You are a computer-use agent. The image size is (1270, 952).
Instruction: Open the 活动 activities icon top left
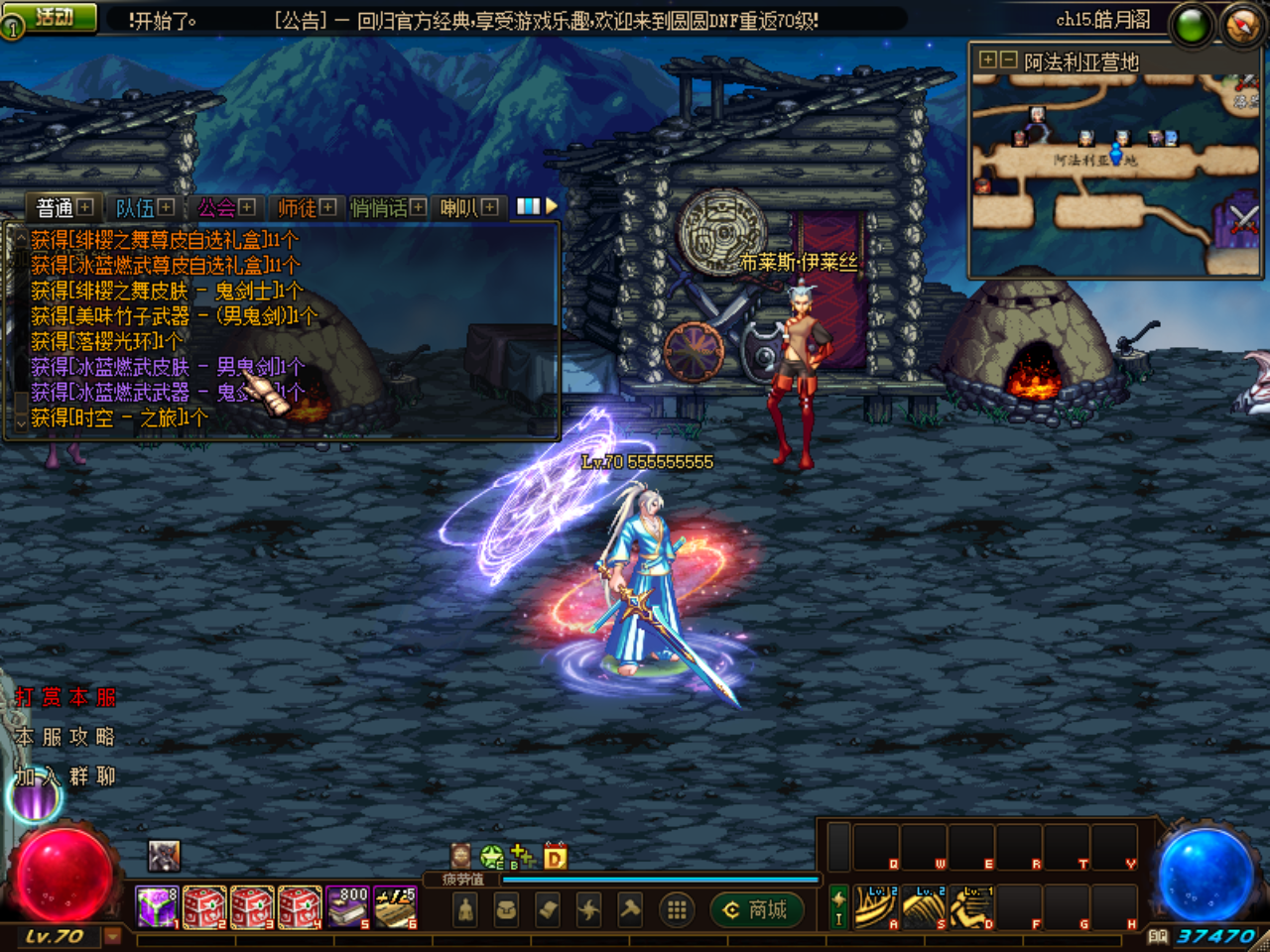[52, 14]
